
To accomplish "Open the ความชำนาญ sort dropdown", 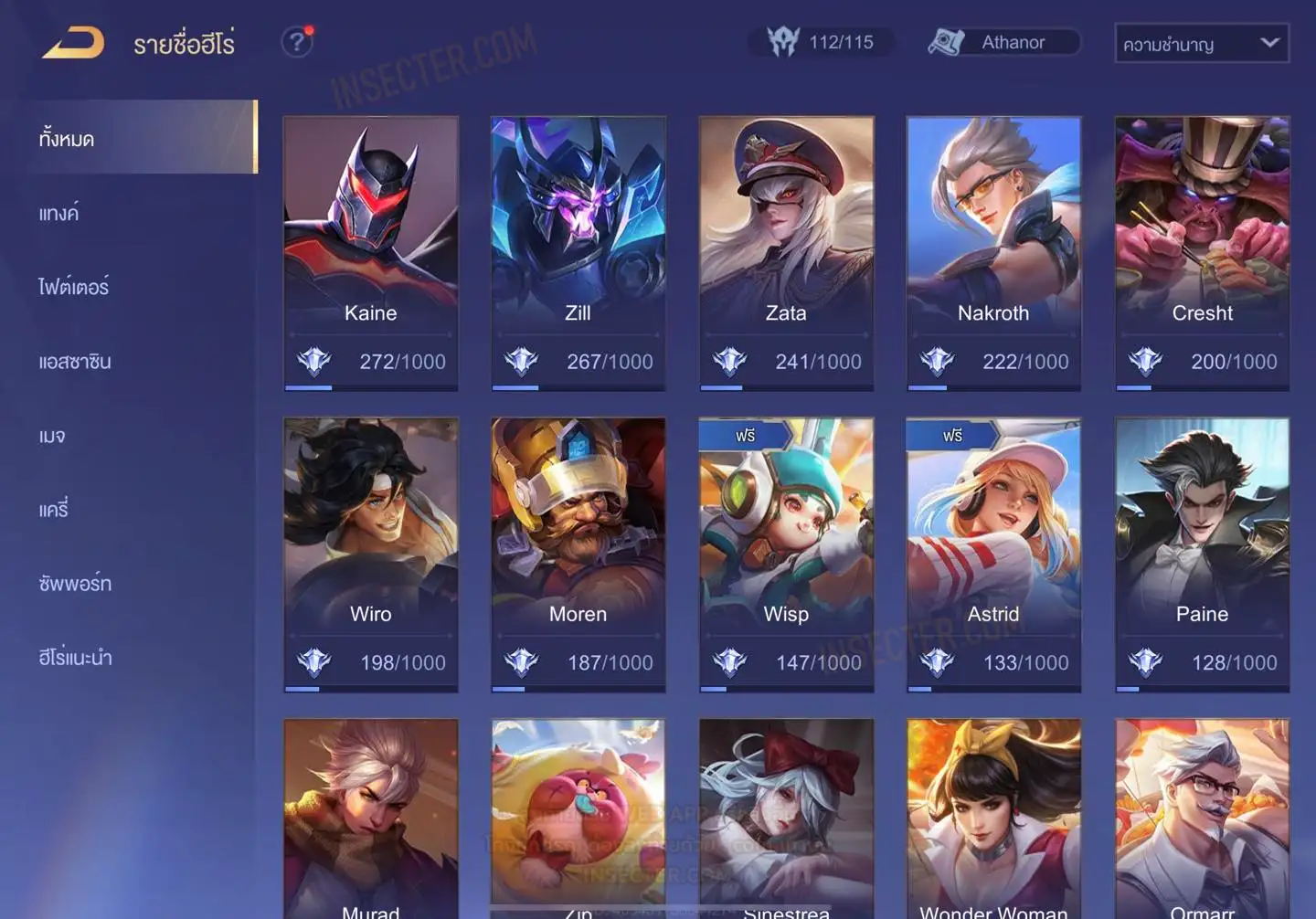I will [1201, 43].
